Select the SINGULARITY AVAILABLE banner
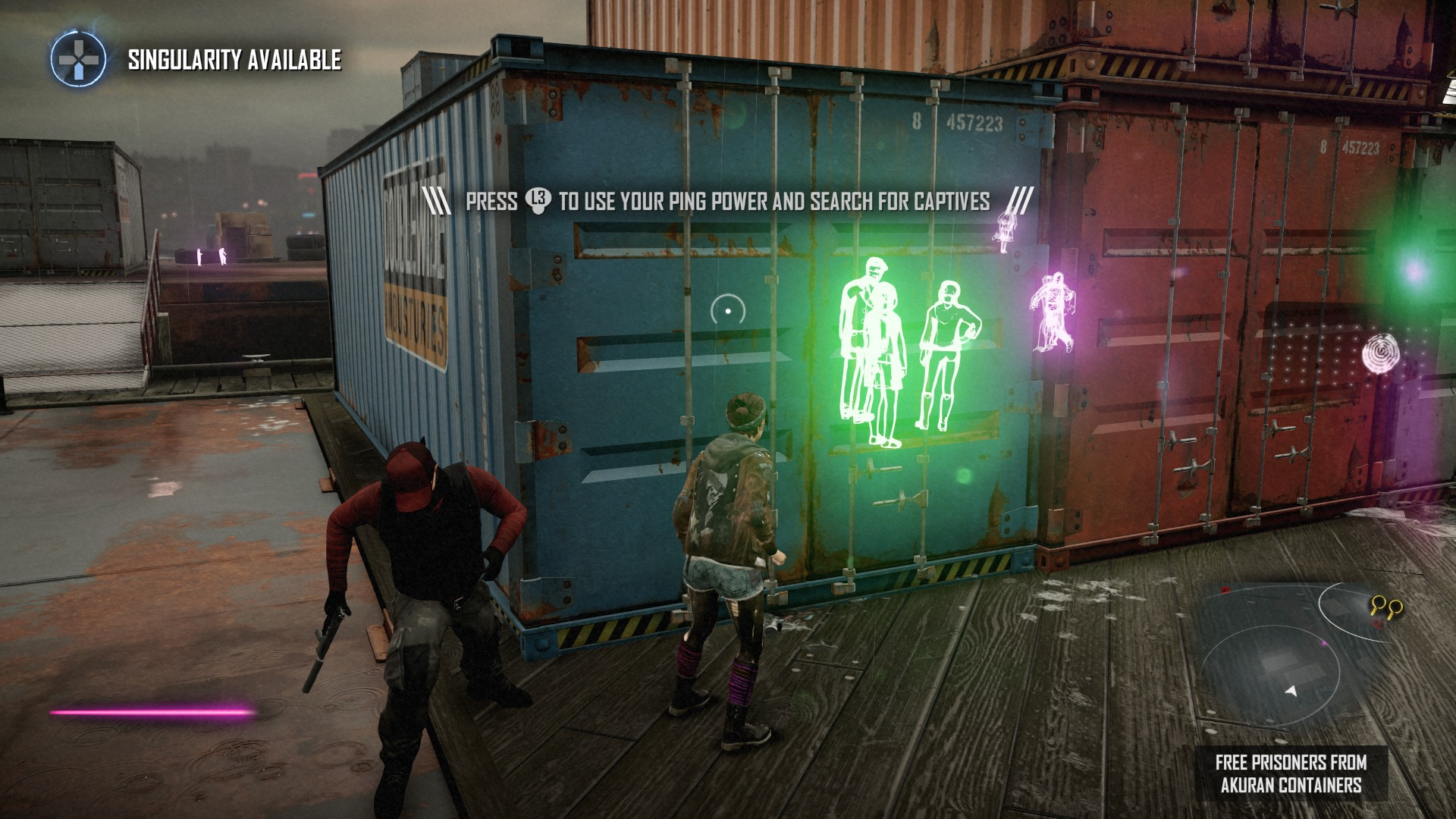Viewport: 1456px width, 819px height. click(232, 59)
